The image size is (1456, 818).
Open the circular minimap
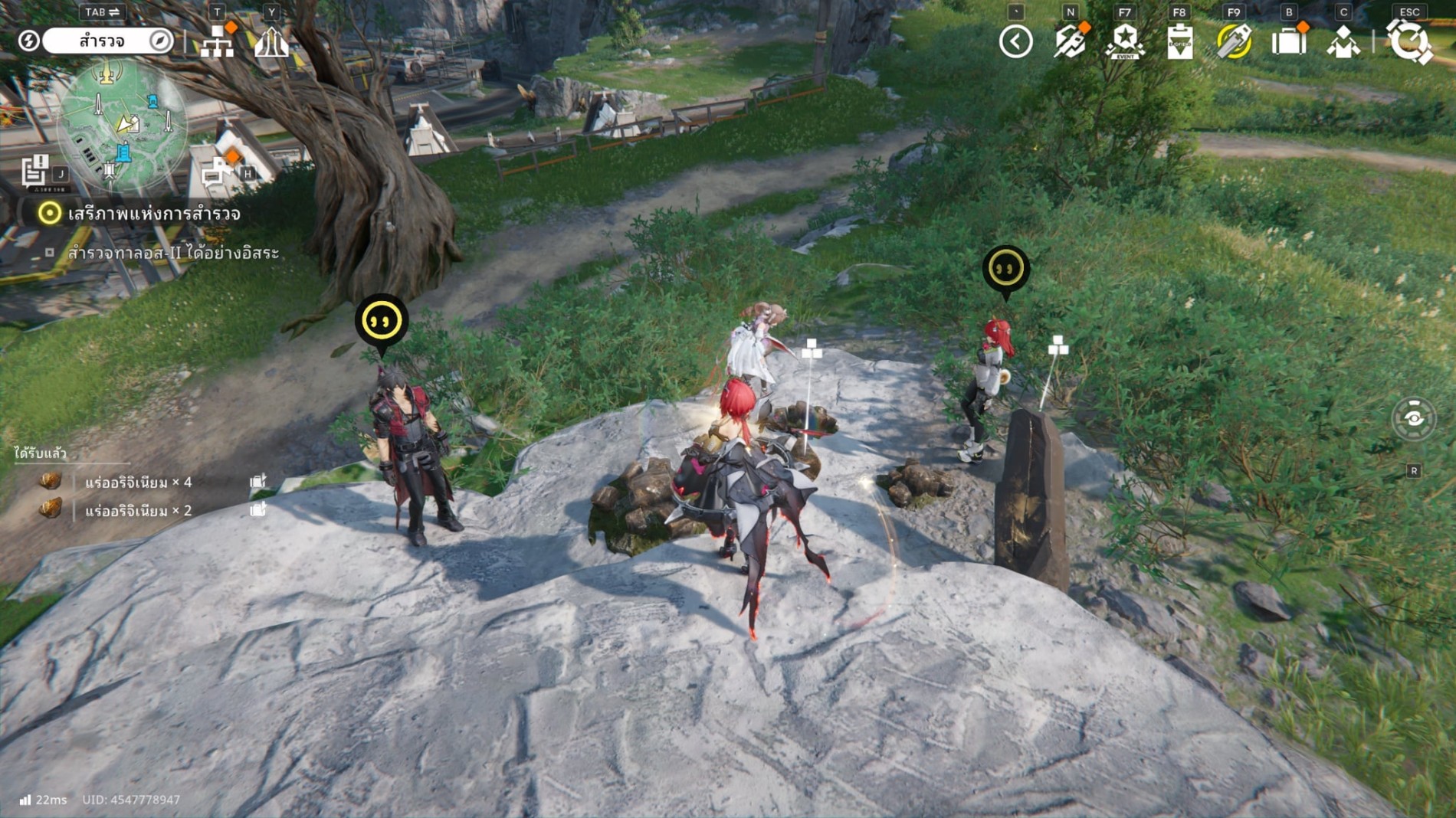click(123, 126)
